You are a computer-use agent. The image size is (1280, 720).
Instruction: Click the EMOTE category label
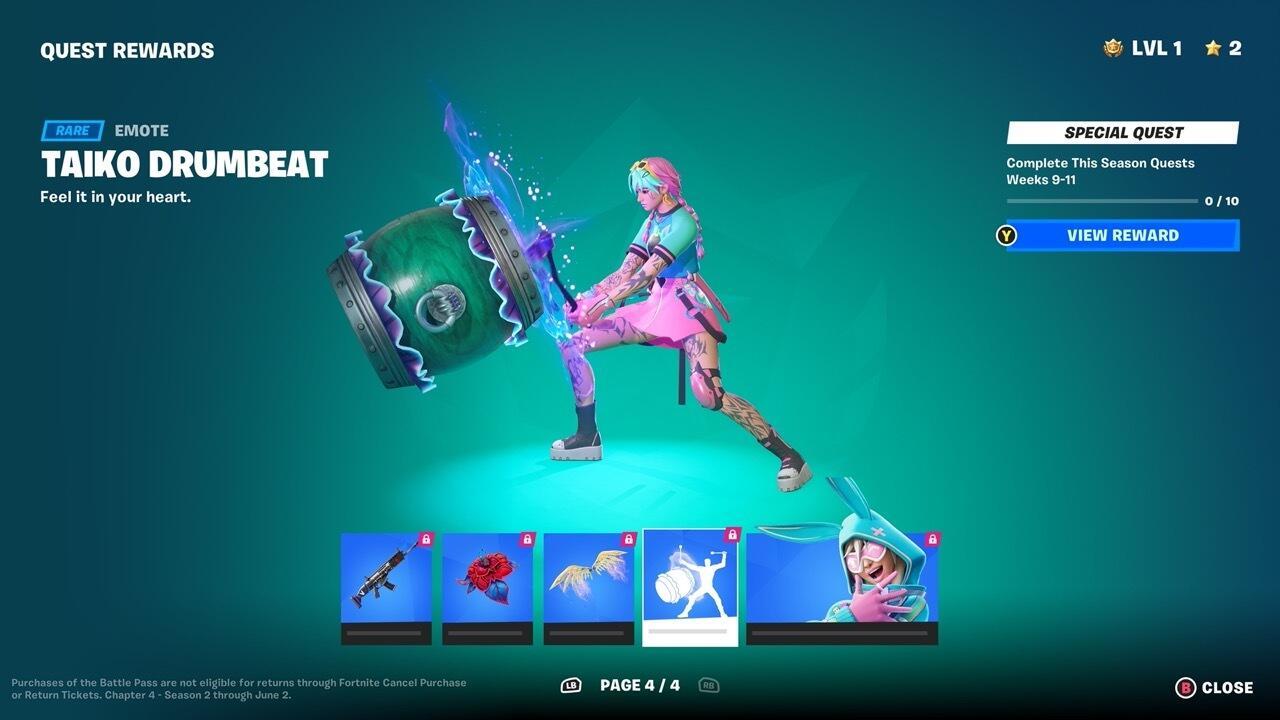click(143, 130)
